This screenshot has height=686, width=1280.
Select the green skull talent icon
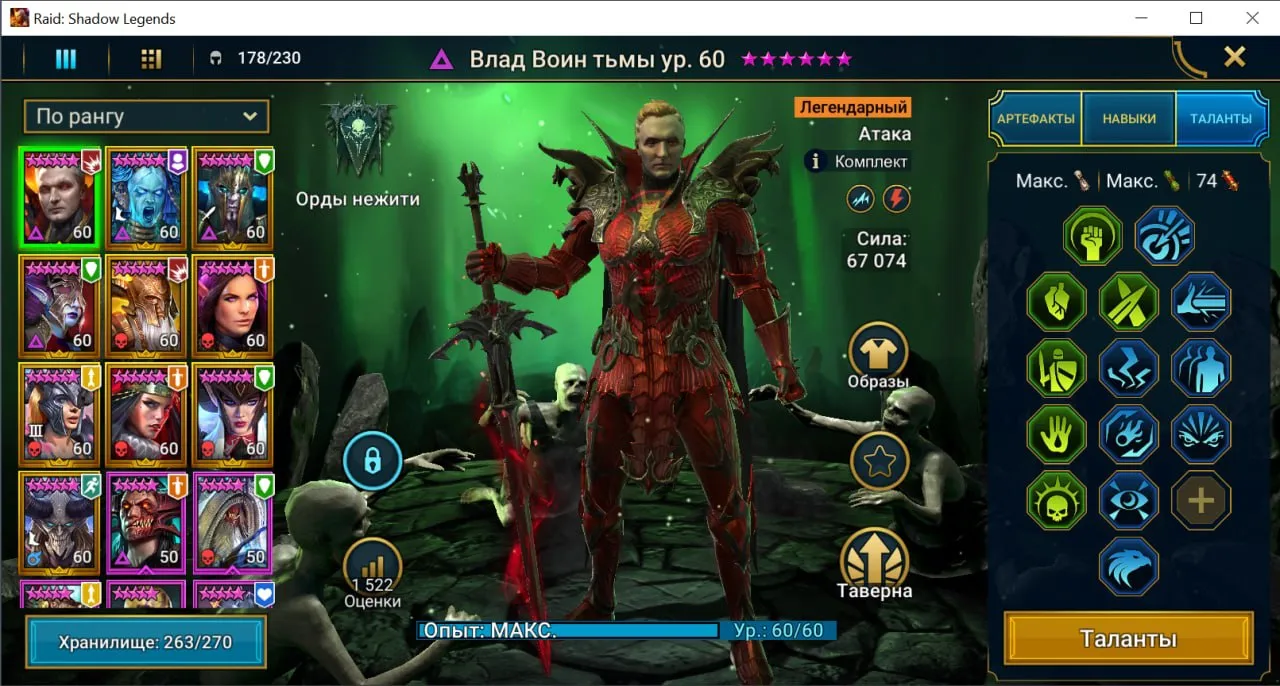point(1056,499)
